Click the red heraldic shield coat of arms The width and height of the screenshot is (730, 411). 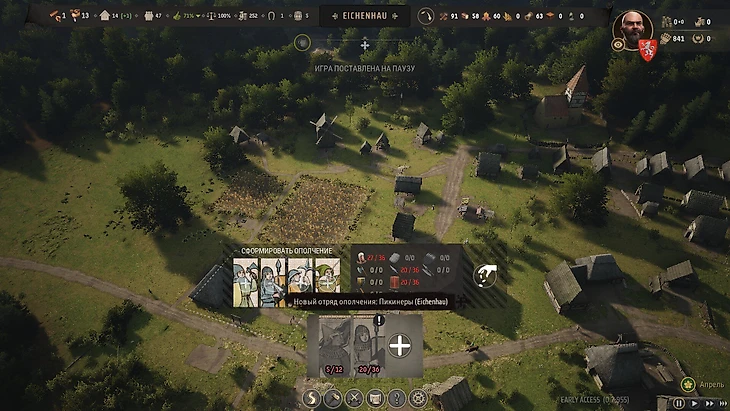pyautogui.click(x=646, y=47)
